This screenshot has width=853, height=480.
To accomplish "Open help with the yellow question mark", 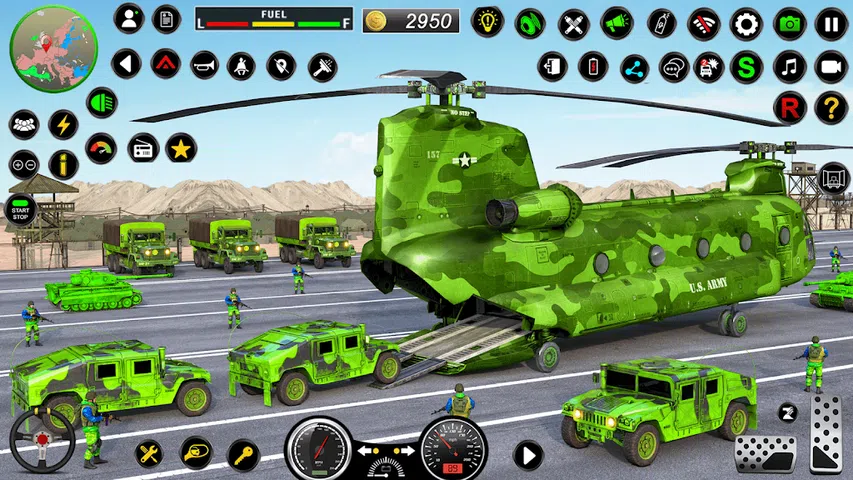I will point(831,107).
